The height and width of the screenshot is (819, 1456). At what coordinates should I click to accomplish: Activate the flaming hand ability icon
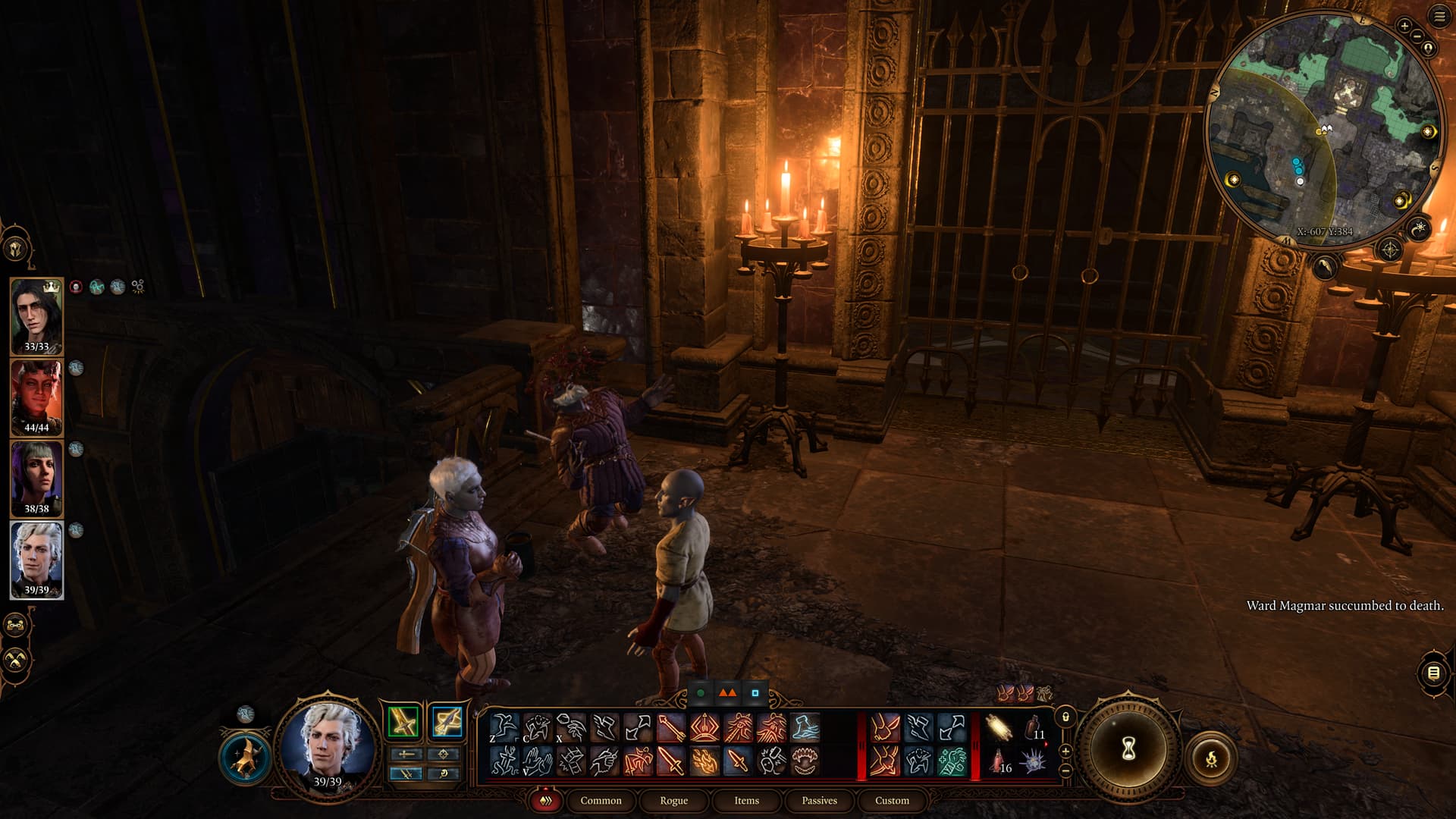tap(704, 761)
